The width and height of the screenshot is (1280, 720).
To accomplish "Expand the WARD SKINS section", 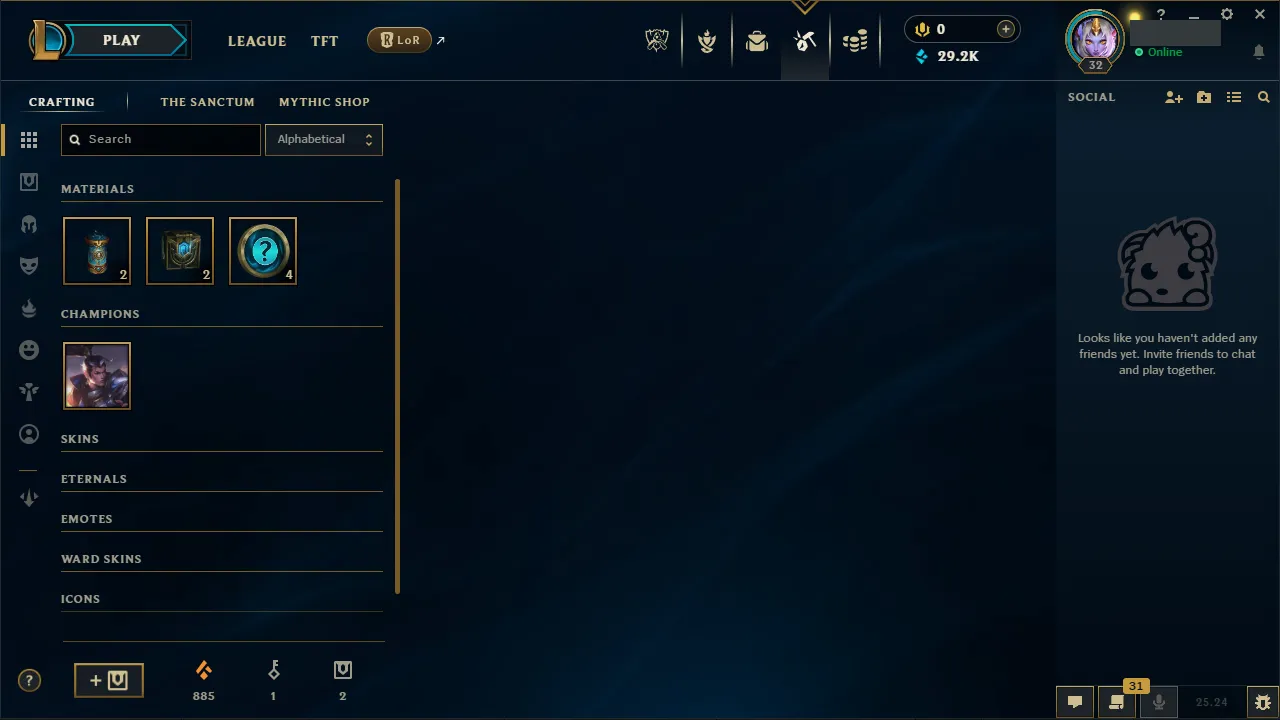I will [x=101, y=558].
